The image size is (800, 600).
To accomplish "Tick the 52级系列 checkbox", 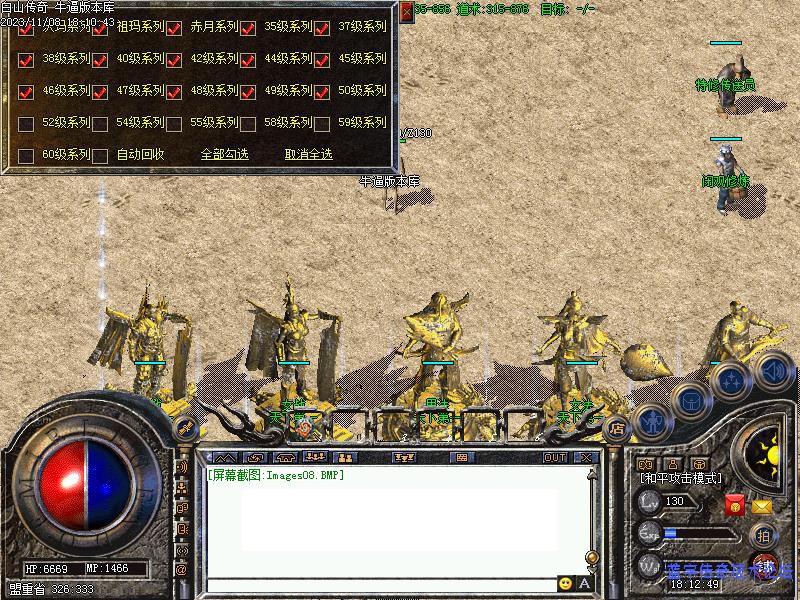I will pos(26,125).
